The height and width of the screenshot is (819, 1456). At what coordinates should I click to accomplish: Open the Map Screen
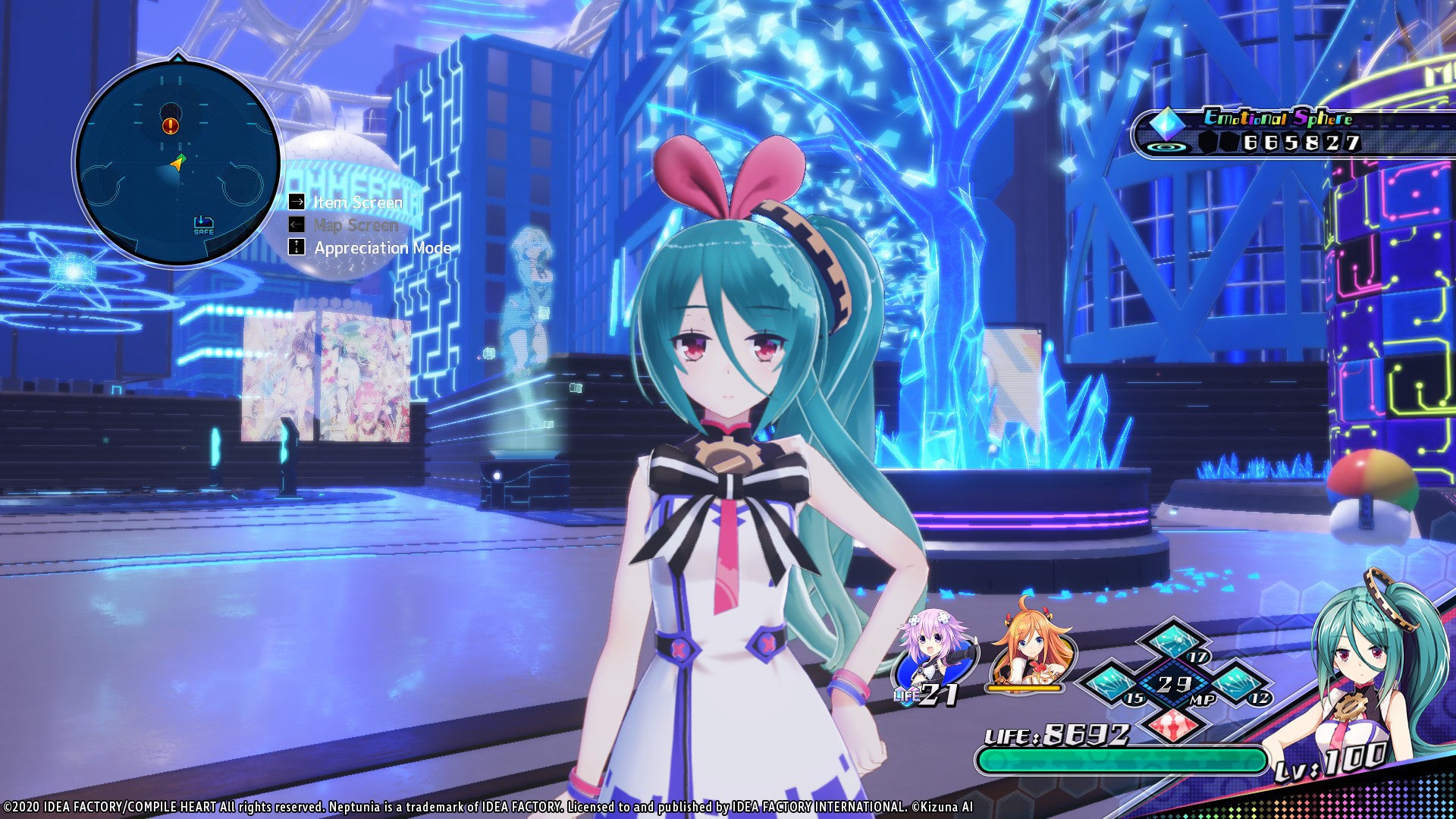coord(355,225)
